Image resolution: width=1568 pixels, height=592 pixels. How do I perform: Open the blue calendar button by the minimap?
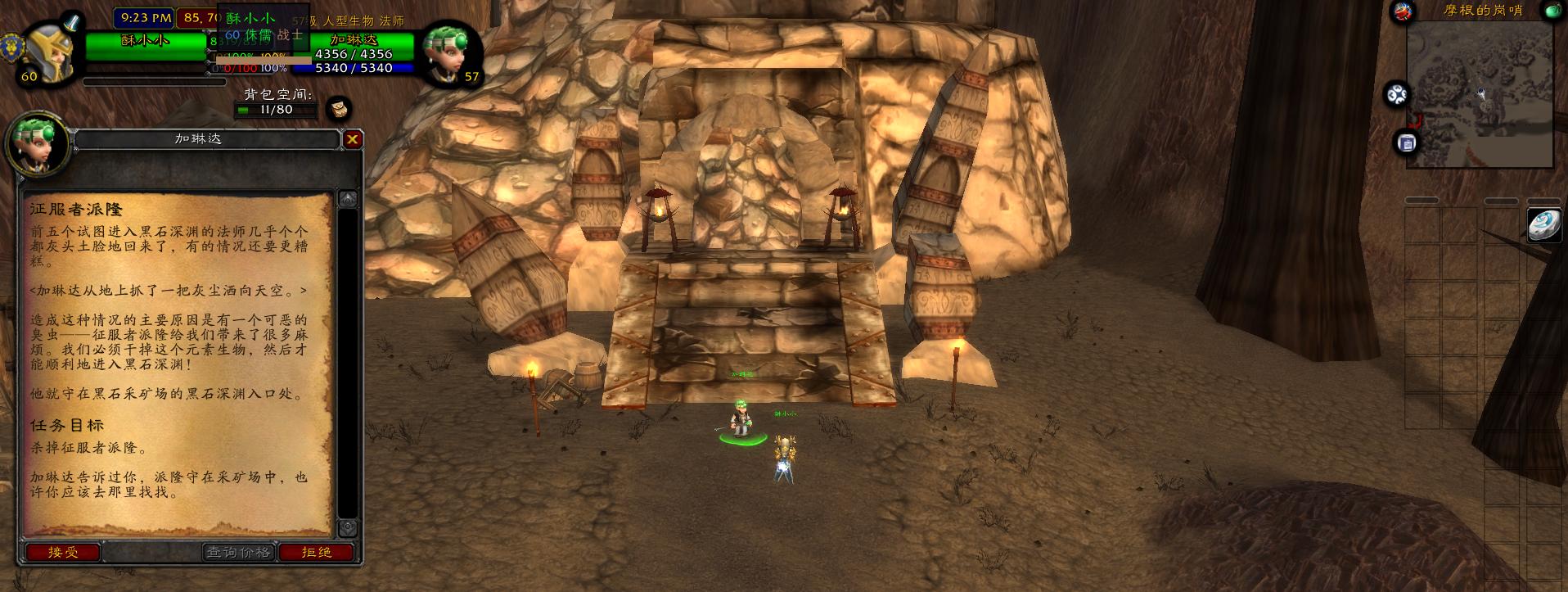[x=1406, y=143]
